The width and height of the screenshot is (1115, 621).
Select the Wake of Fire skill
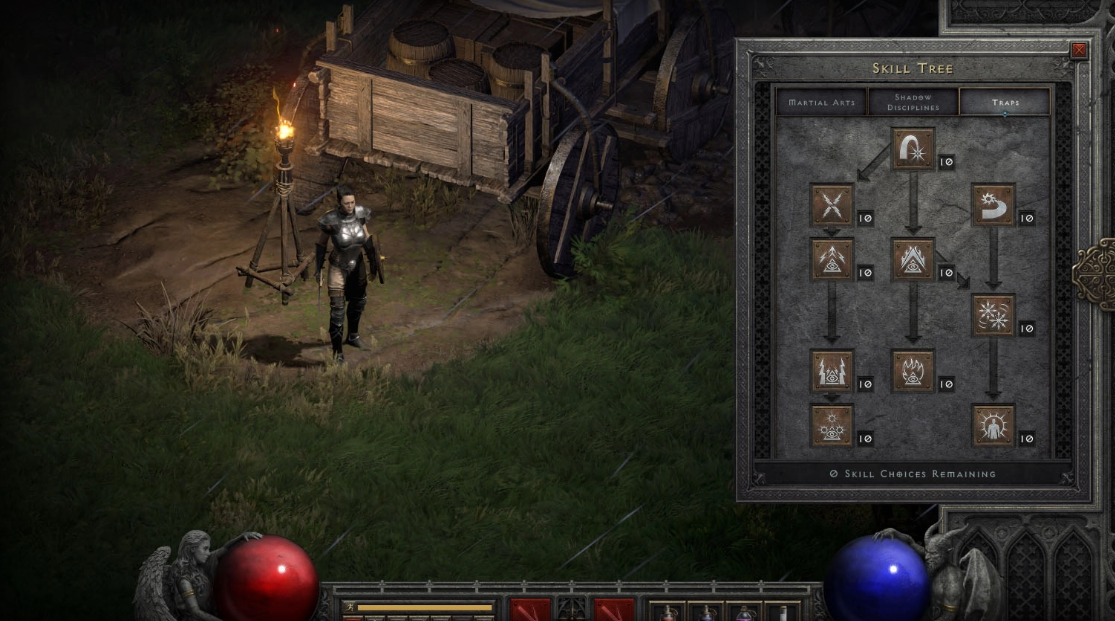pos(913,260)
